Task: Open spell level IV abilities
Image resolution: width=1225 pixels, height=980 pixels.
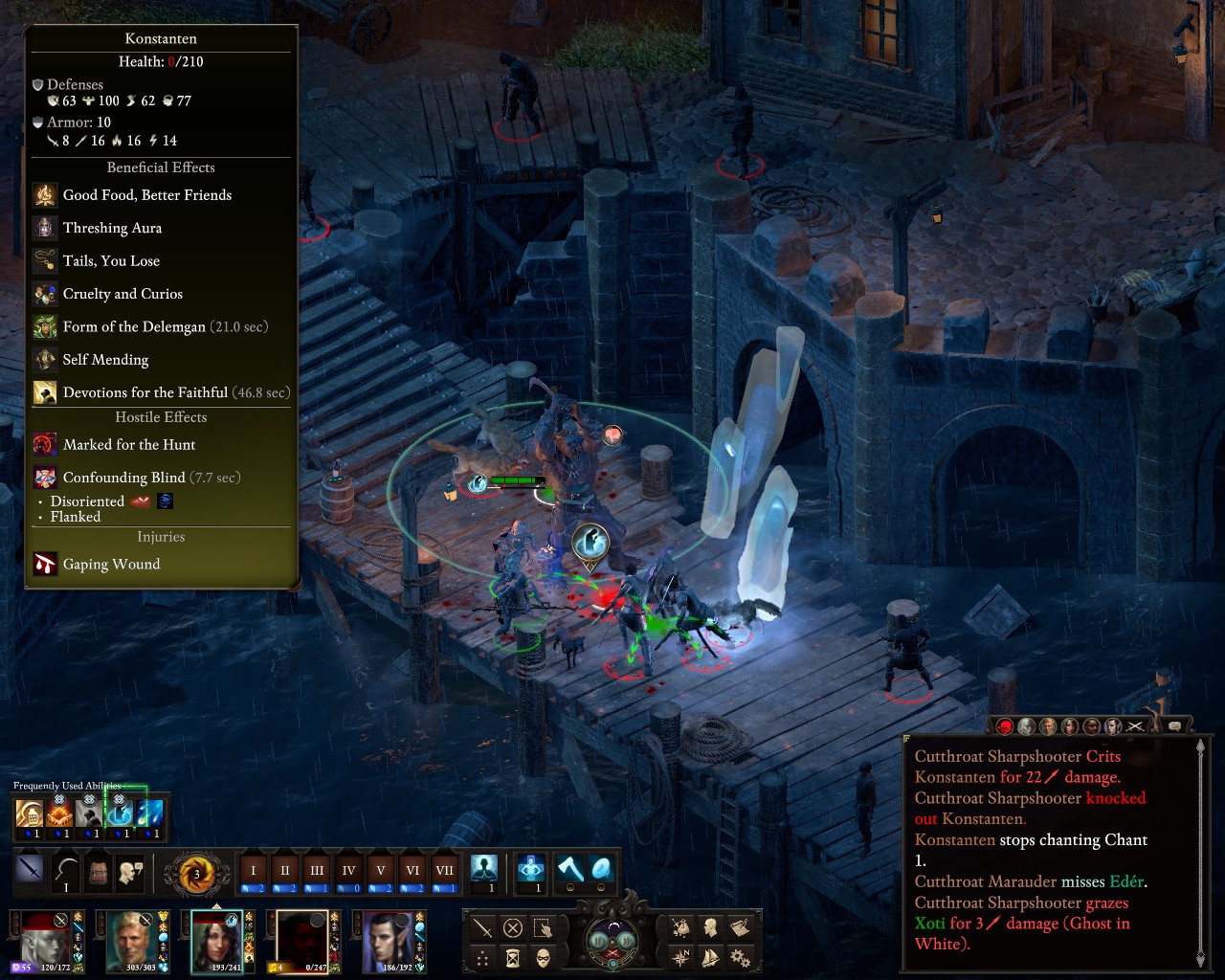Action: click(x=348, y=871)
